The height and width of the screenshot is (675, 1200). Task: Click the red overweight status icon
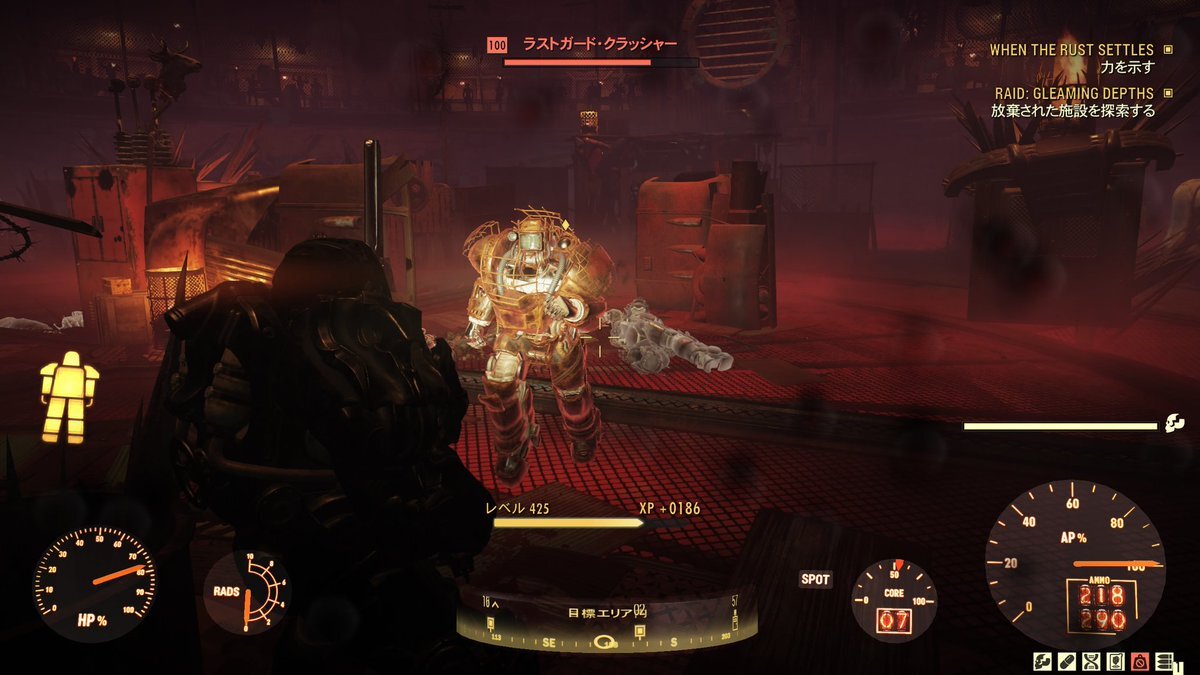[x=1140, y=661]
